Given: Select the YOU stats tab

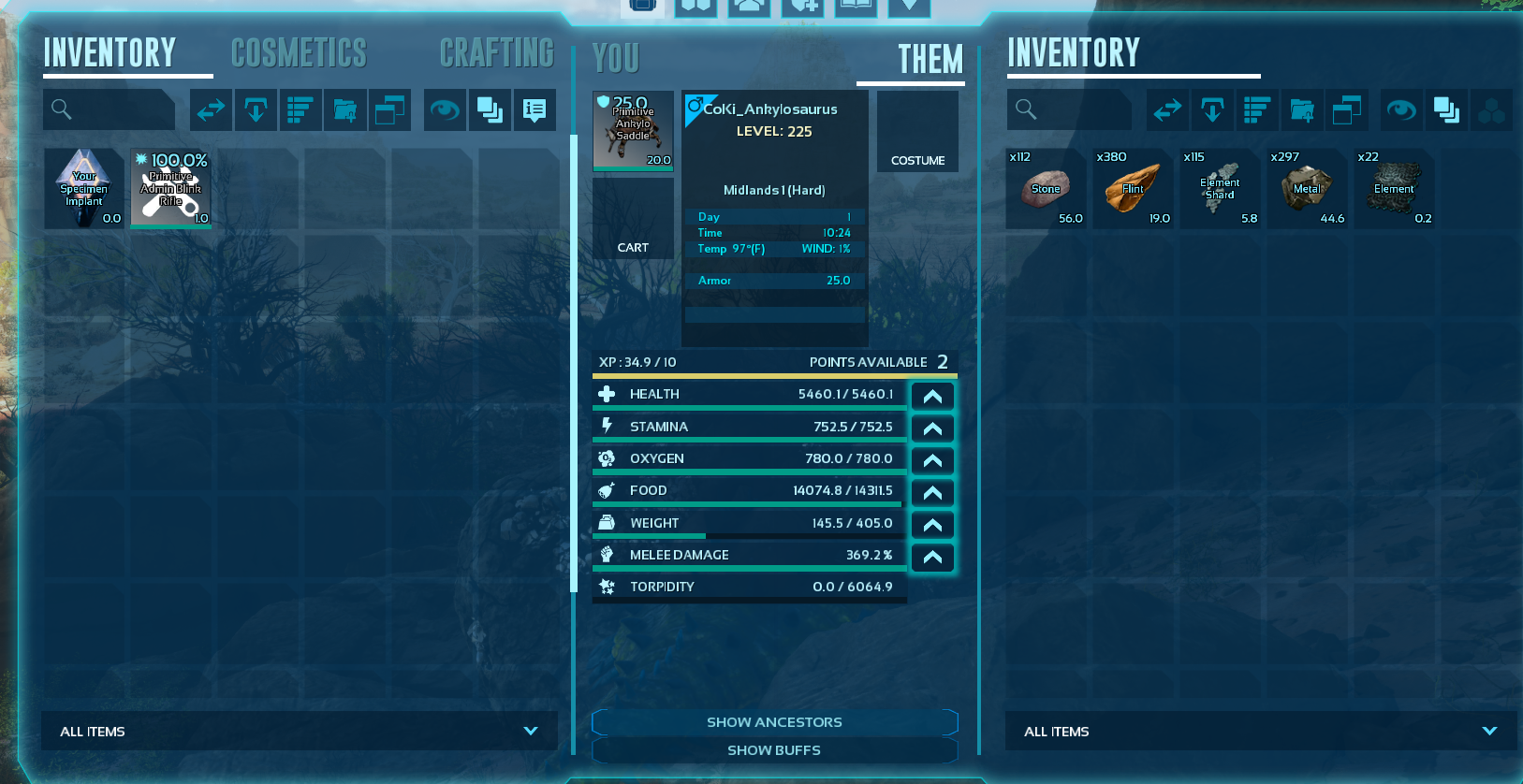Looking at the screenshot, I should coord(616,59).
